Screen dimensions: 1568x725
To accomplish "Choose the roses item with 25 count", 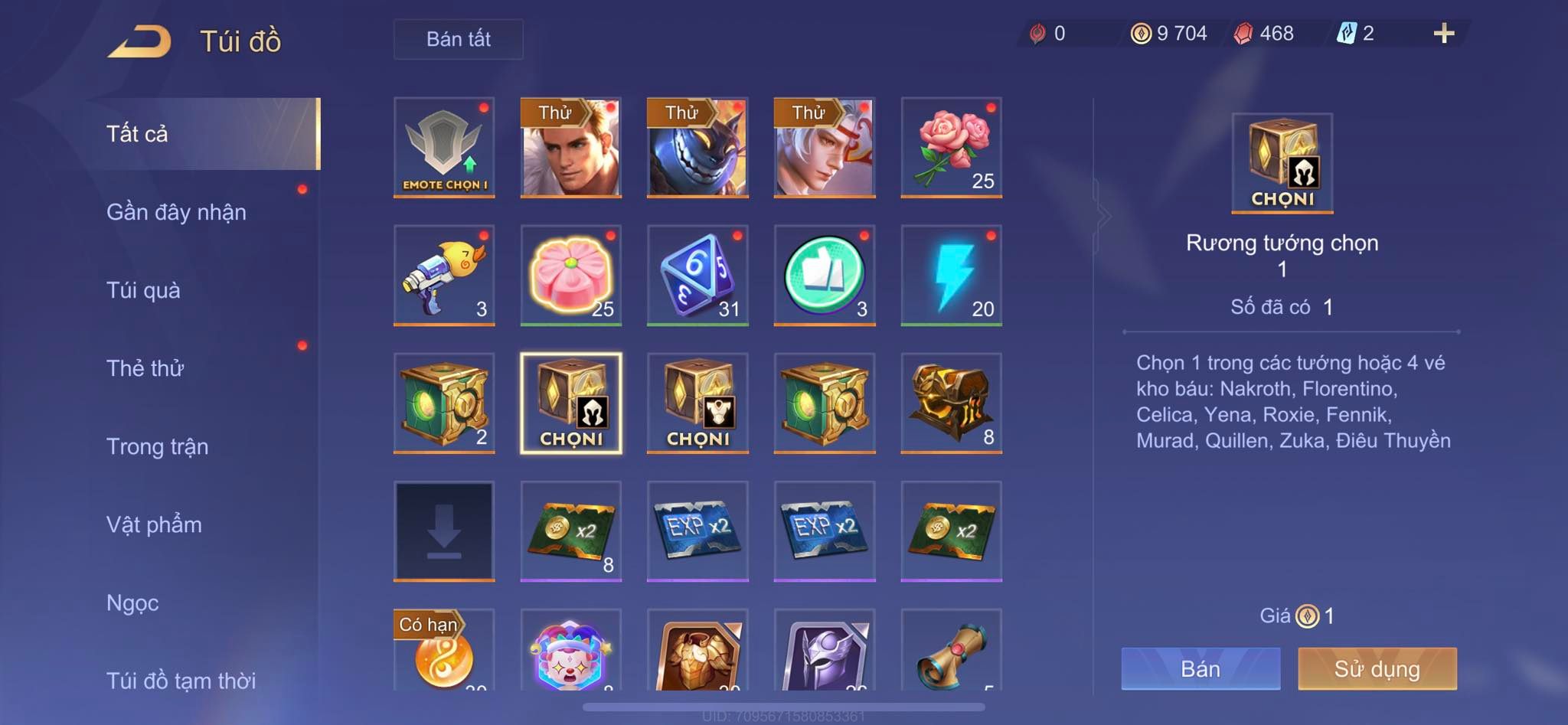I will [951, 147].
